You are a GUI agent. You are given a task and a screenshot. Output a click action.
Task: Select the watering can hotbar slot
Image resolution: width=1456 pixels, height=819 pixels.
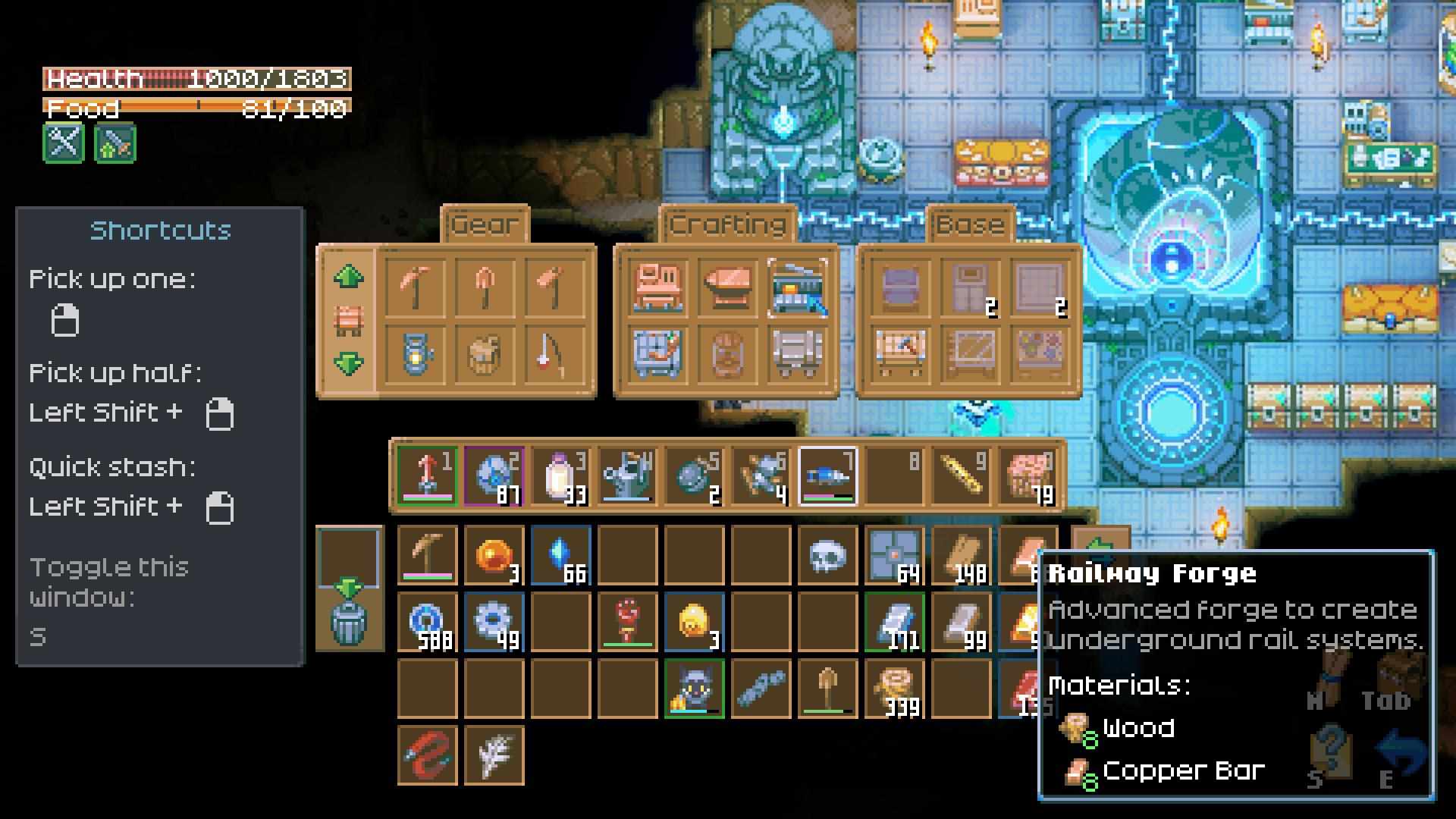626,476
